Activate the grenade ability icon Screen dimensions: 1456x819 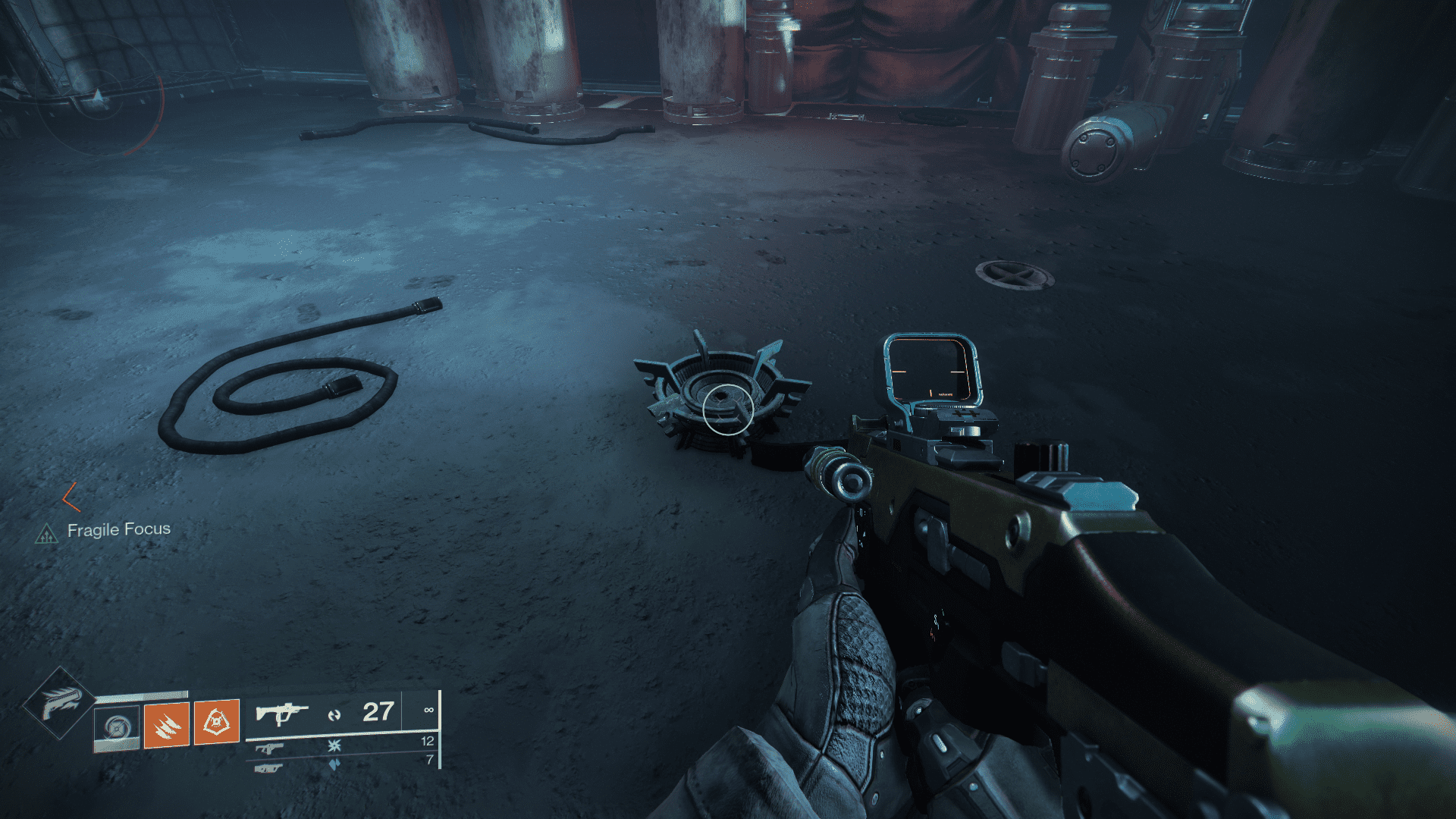pos(117,728)
